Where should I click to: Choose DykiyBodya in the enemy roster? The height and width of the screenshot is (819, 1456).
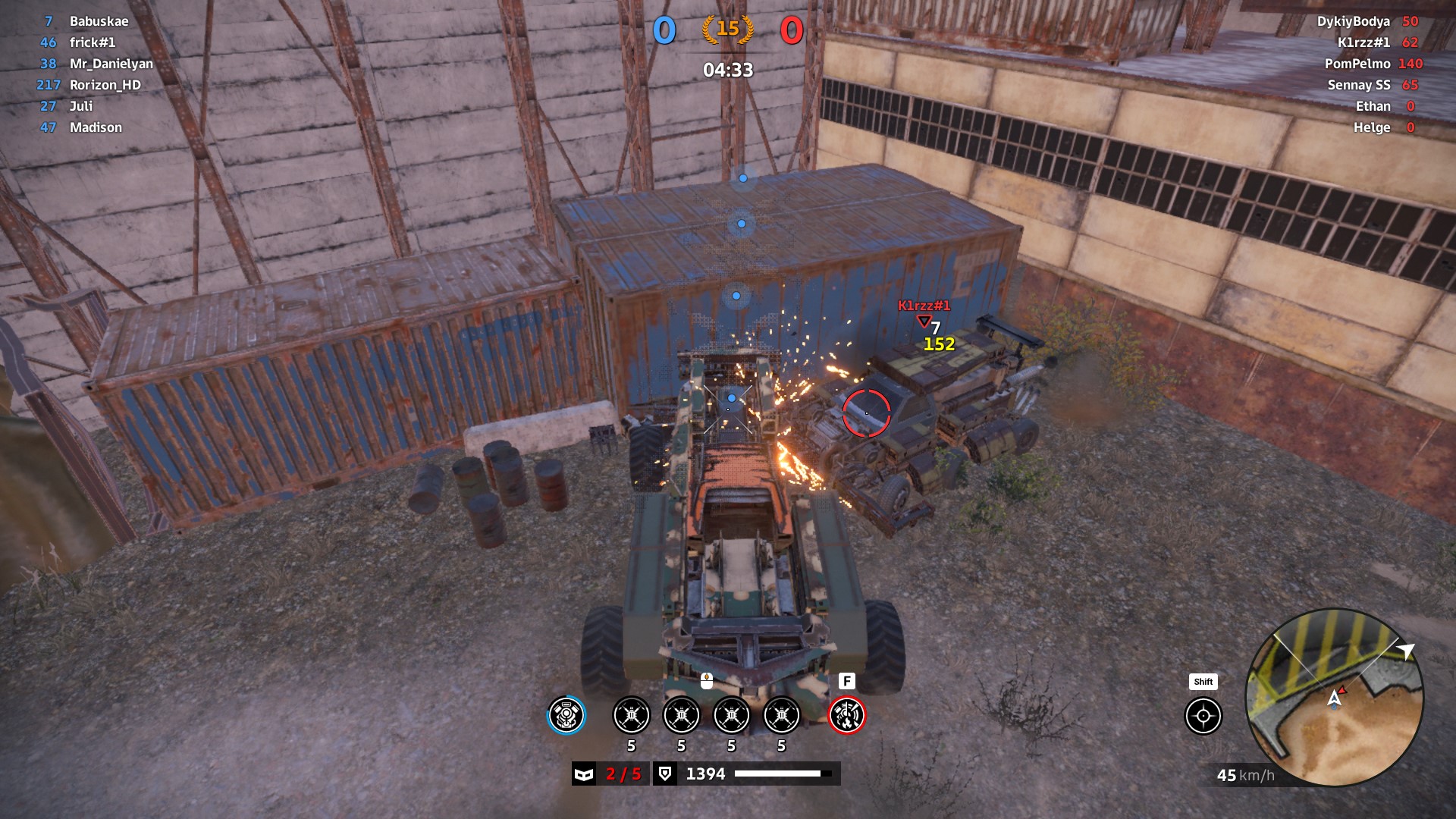click(x=1353, y=21)
